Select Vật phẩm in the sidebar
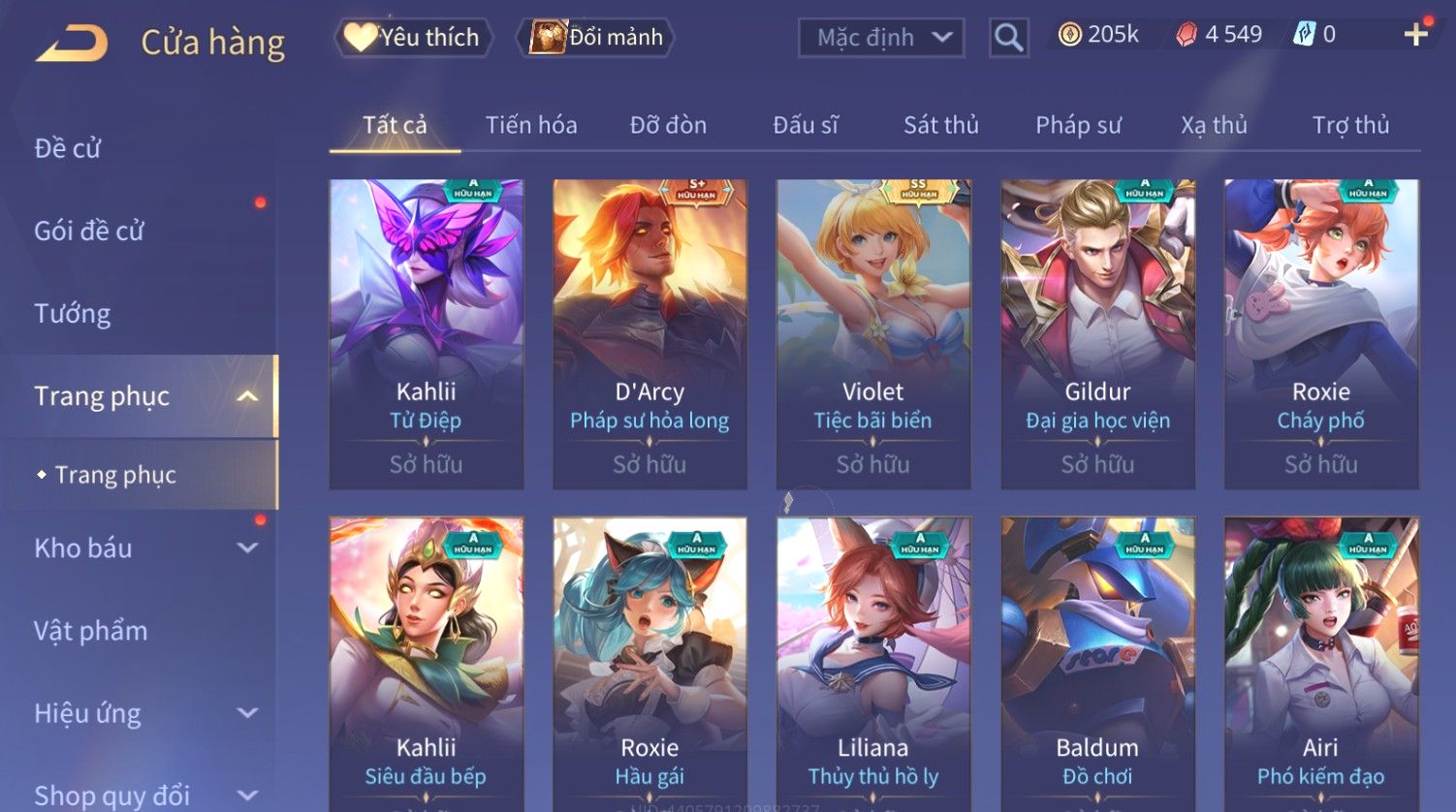This screenshot has height=812, width=1456. [x=91, y=631]
